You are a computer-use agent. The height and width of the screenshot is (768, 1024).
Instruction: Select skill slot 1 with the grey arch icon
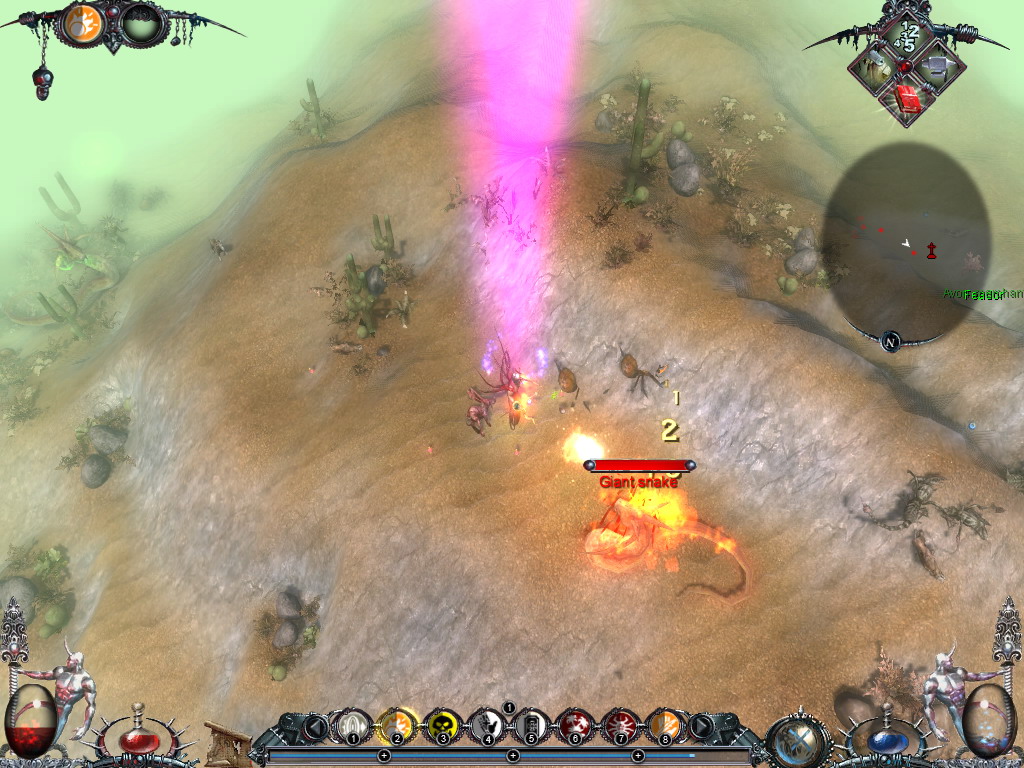(x=352, y=724)
